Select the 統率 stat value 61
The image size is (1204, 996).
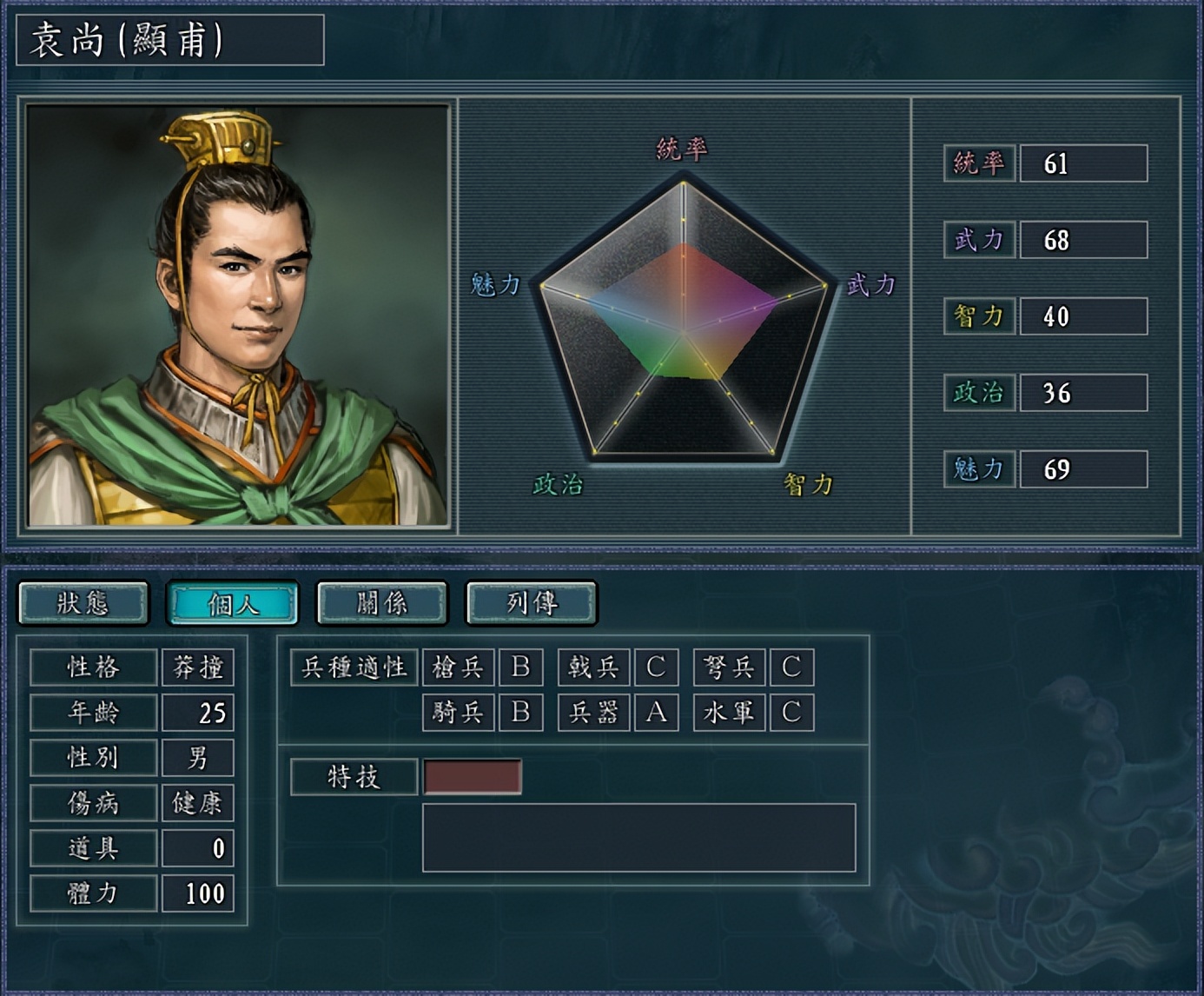1085,163
